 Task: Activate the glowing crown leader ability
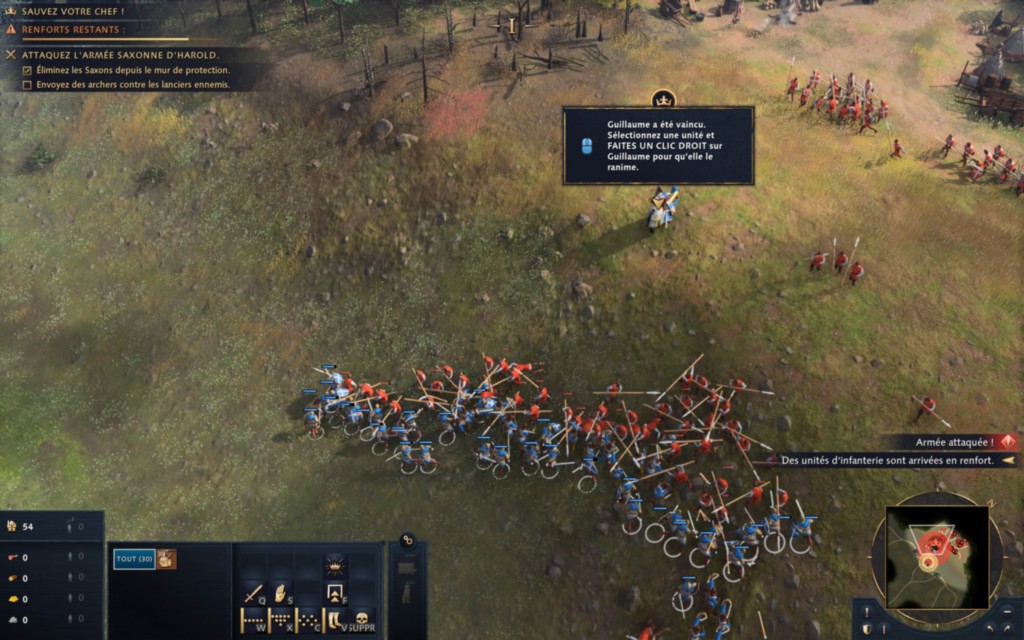tap(335, 565)
